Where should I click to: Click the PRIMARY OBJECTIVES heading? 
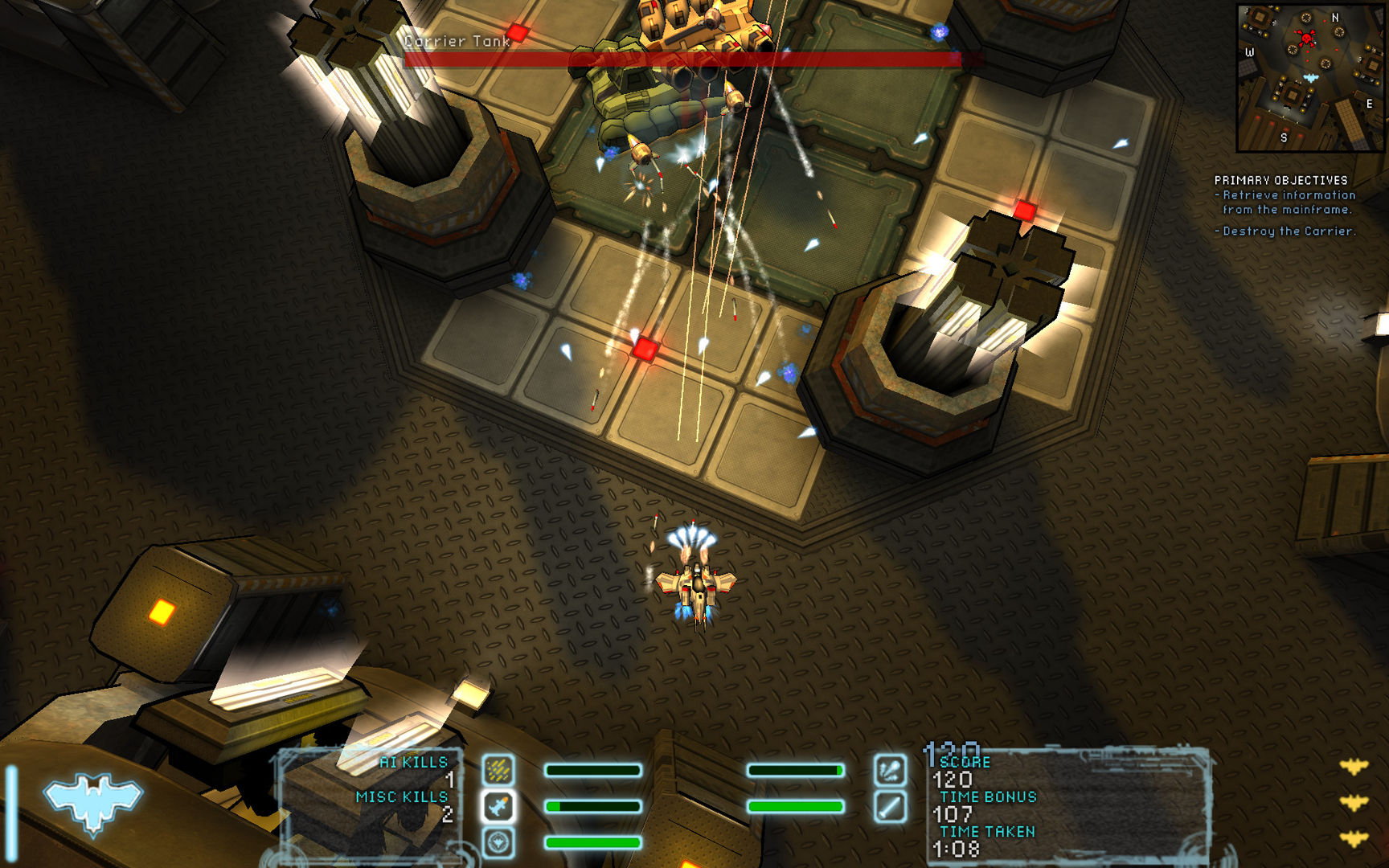pos(1280,180)
